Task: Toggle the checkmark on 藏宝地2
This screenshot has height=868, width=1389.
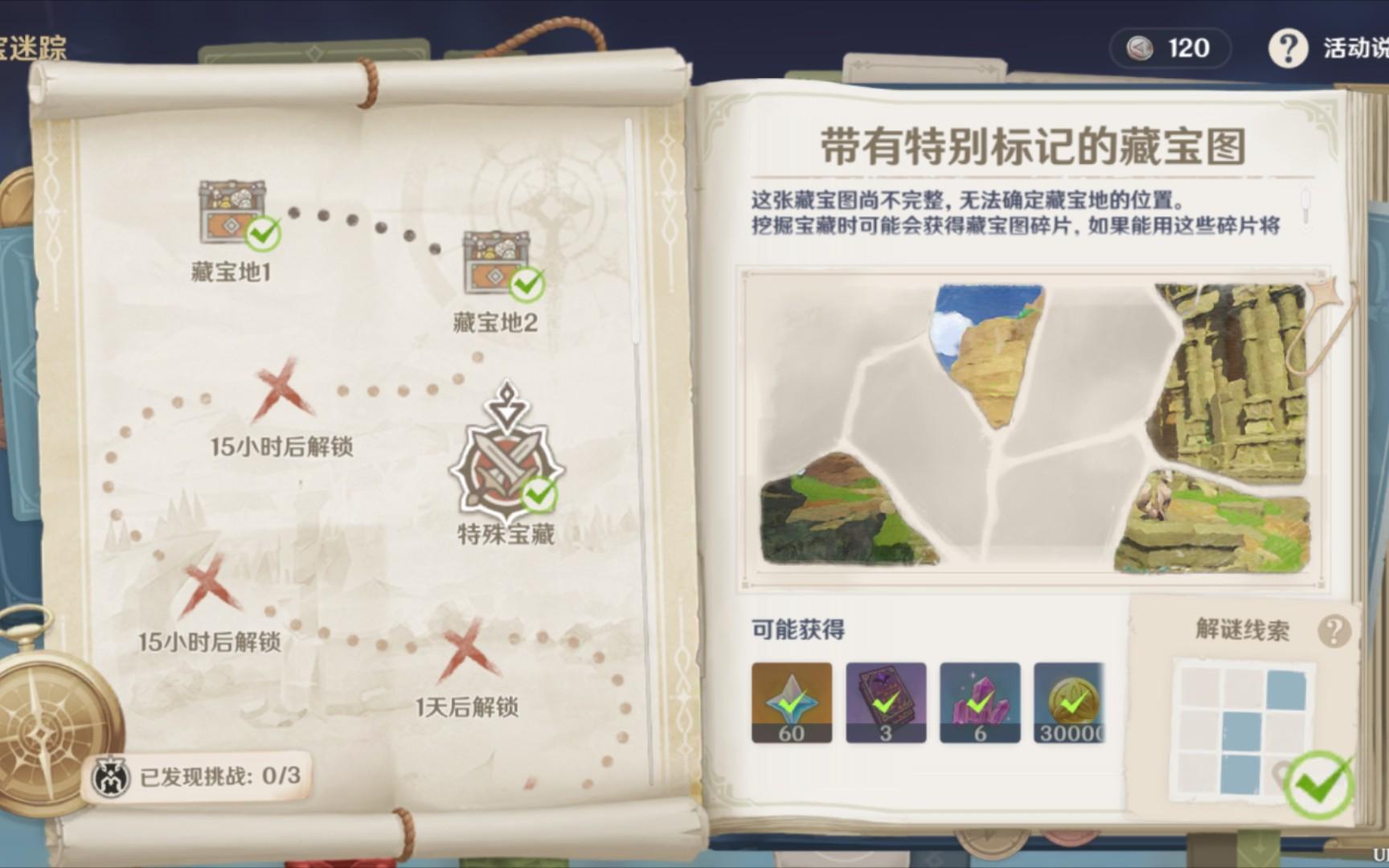Action: coord(527,283)
